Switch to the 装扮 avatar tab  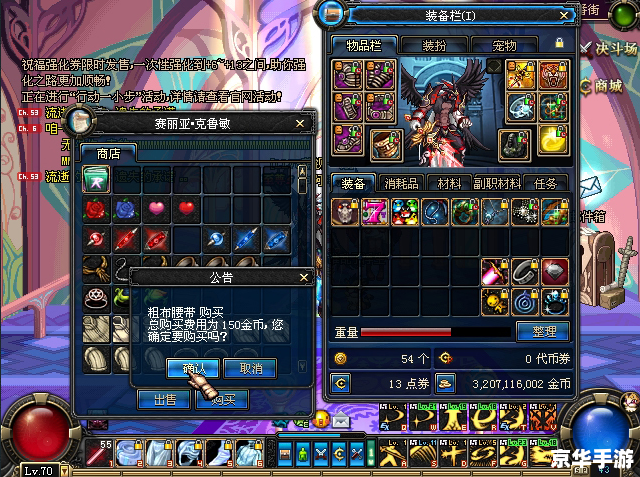[x=434, y=45]
